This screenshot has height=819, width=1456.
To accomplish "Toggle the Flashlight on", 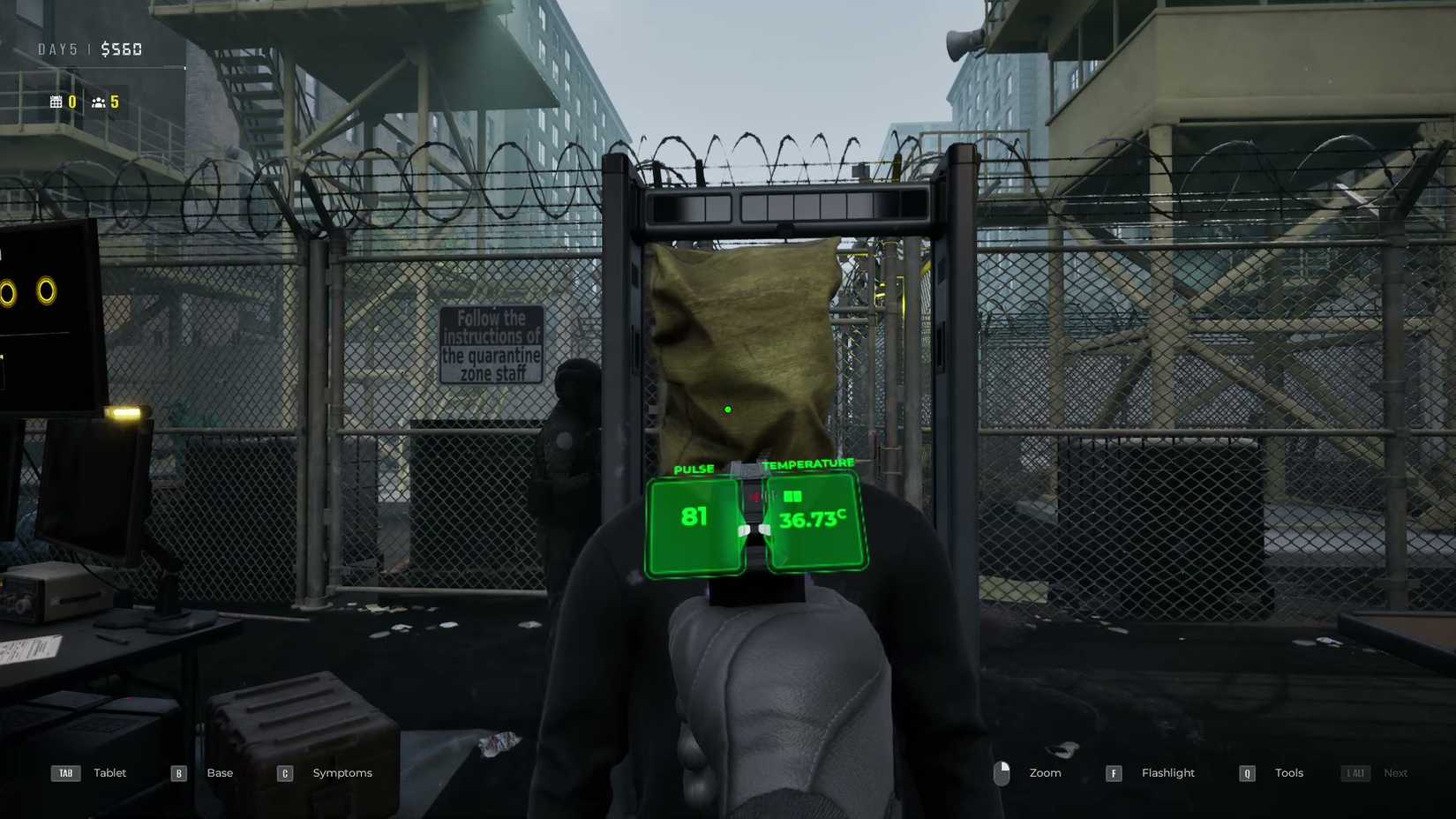I will pyautogui.click(x=1167, y=772).
